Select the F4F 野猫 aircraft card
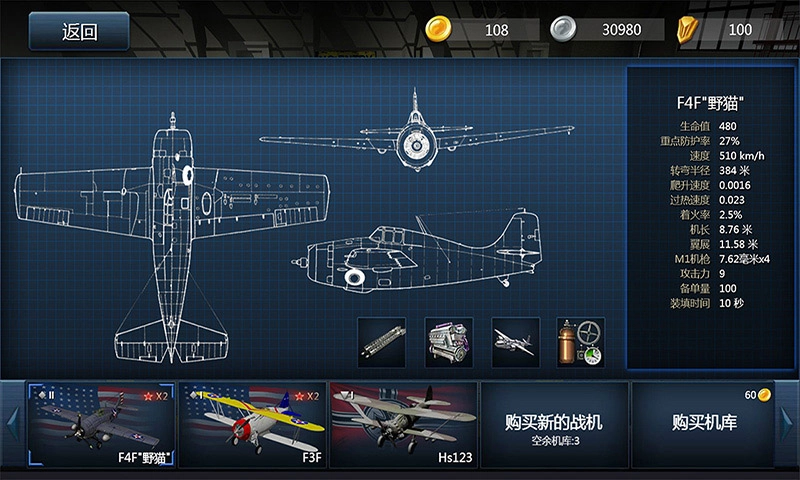This screenshot has width=800, height=480. (101, 425)
